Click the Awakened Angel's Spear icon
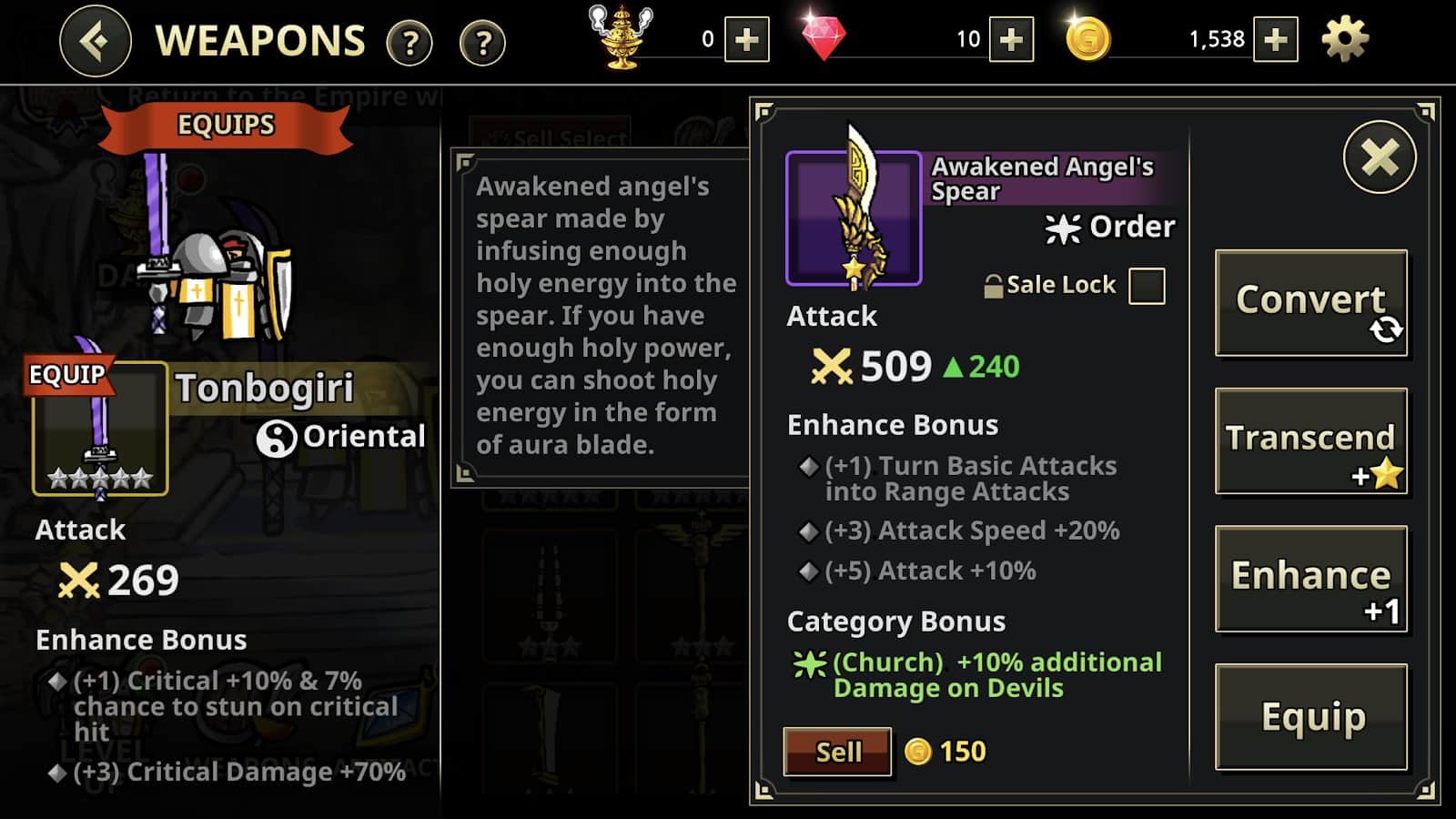Viewport: 1456px width, 819px height. 854,218
